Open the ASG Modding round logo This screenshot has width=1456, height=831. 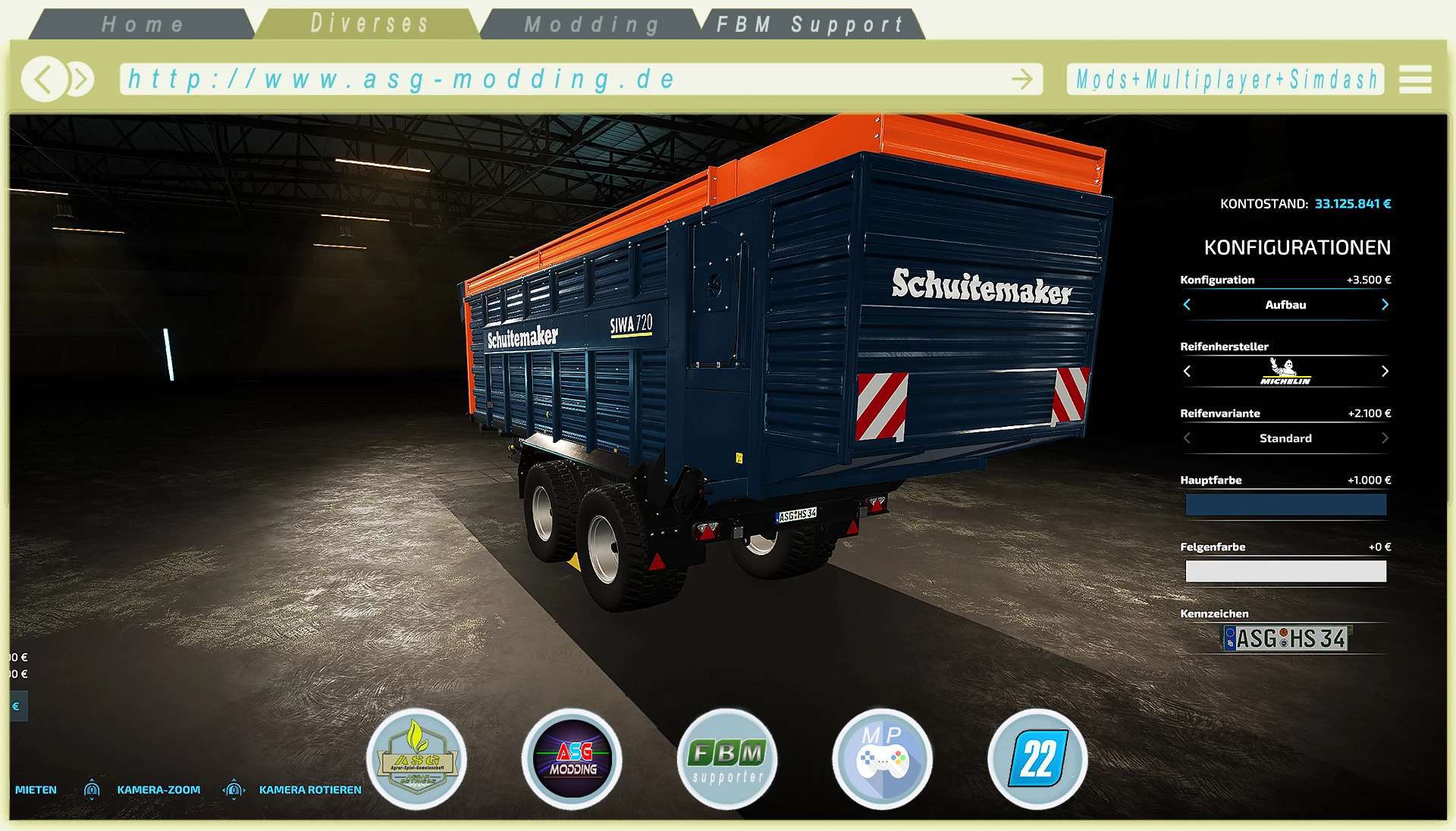coord(573,759)
